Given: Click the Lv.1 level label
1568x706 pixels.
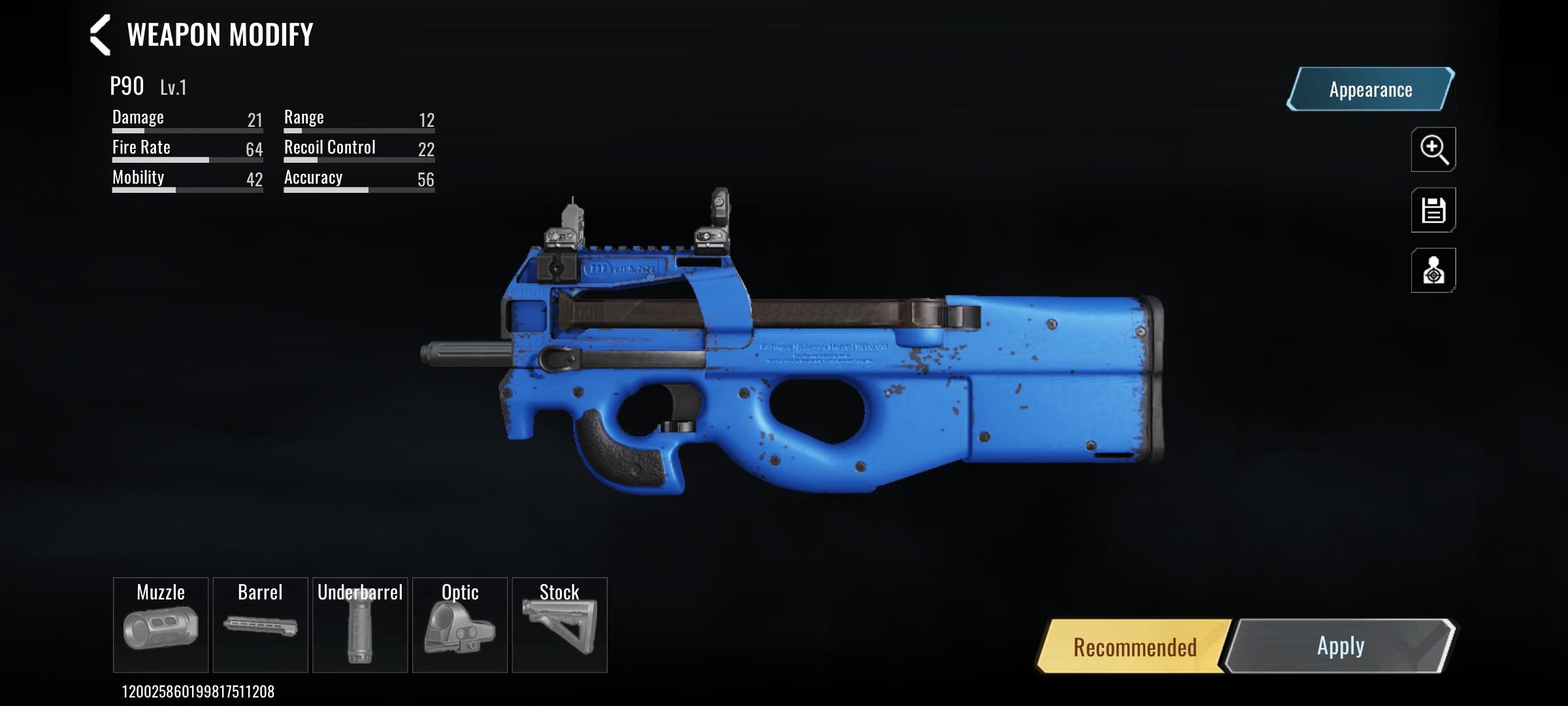Looking at the screenshot, I should pyautogui.click(x=172, y=88).
